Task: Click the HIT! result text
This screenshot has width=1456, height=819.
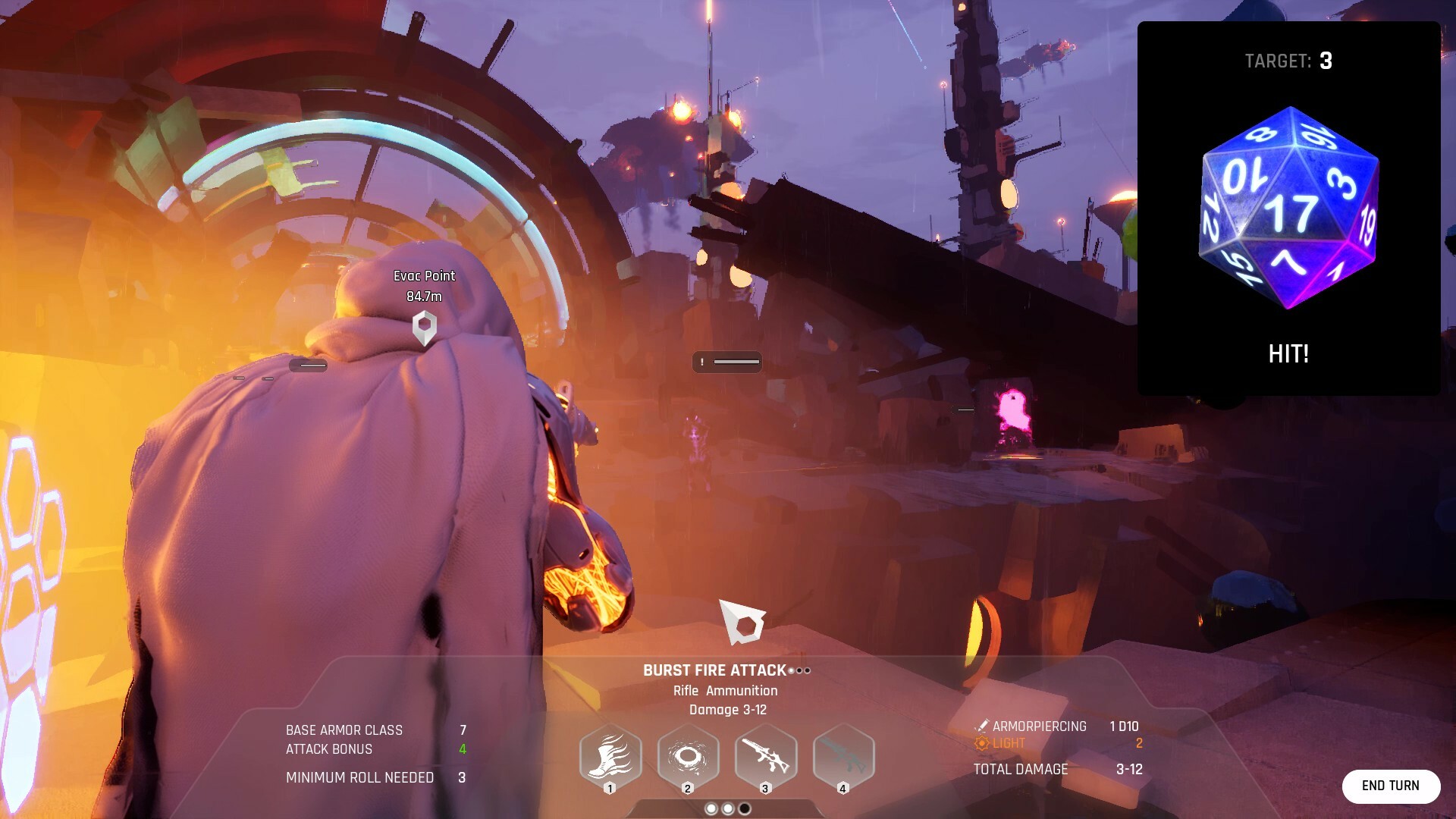Action: click(x=1287, y=354)
